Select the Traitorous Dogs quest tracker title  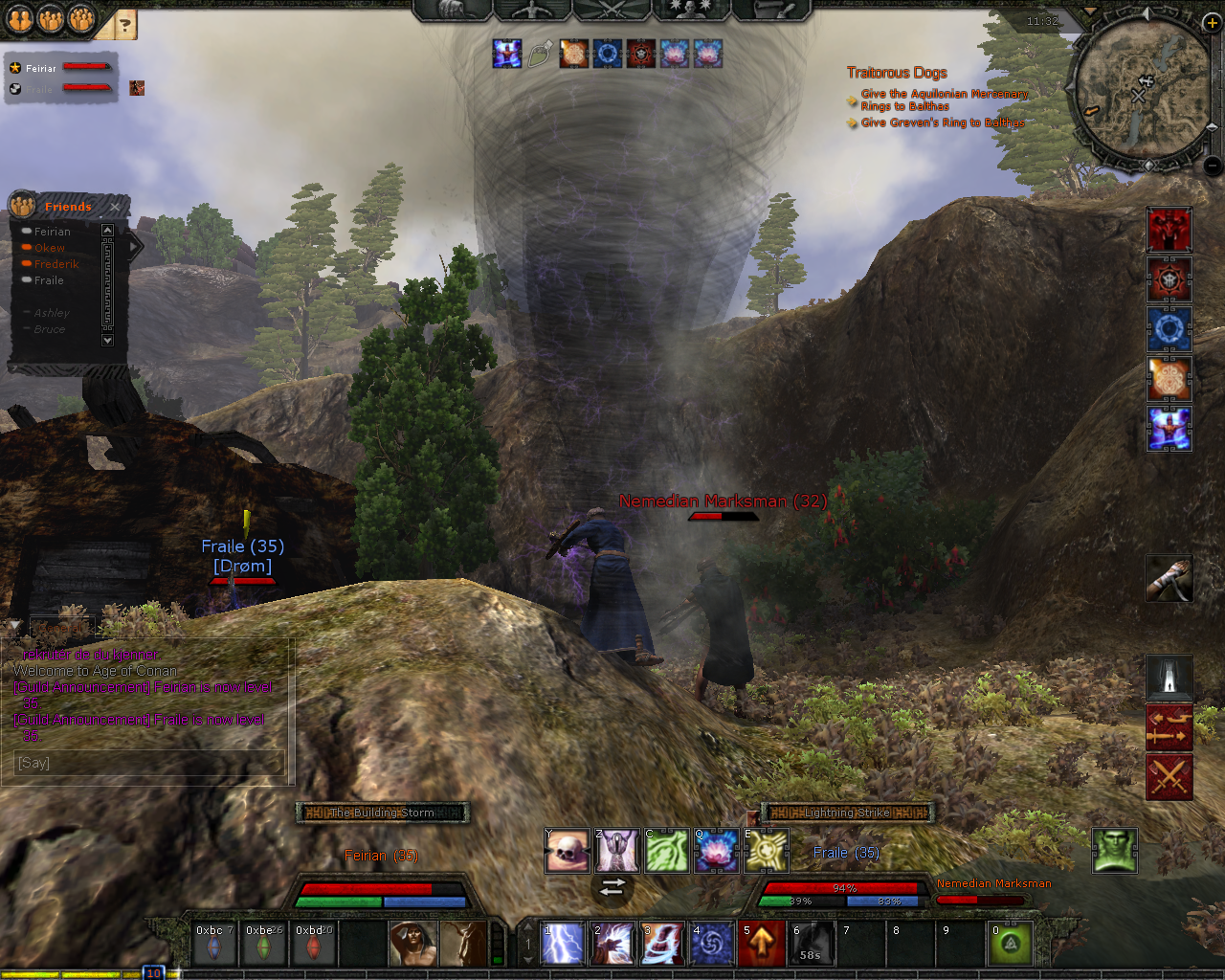897,73
